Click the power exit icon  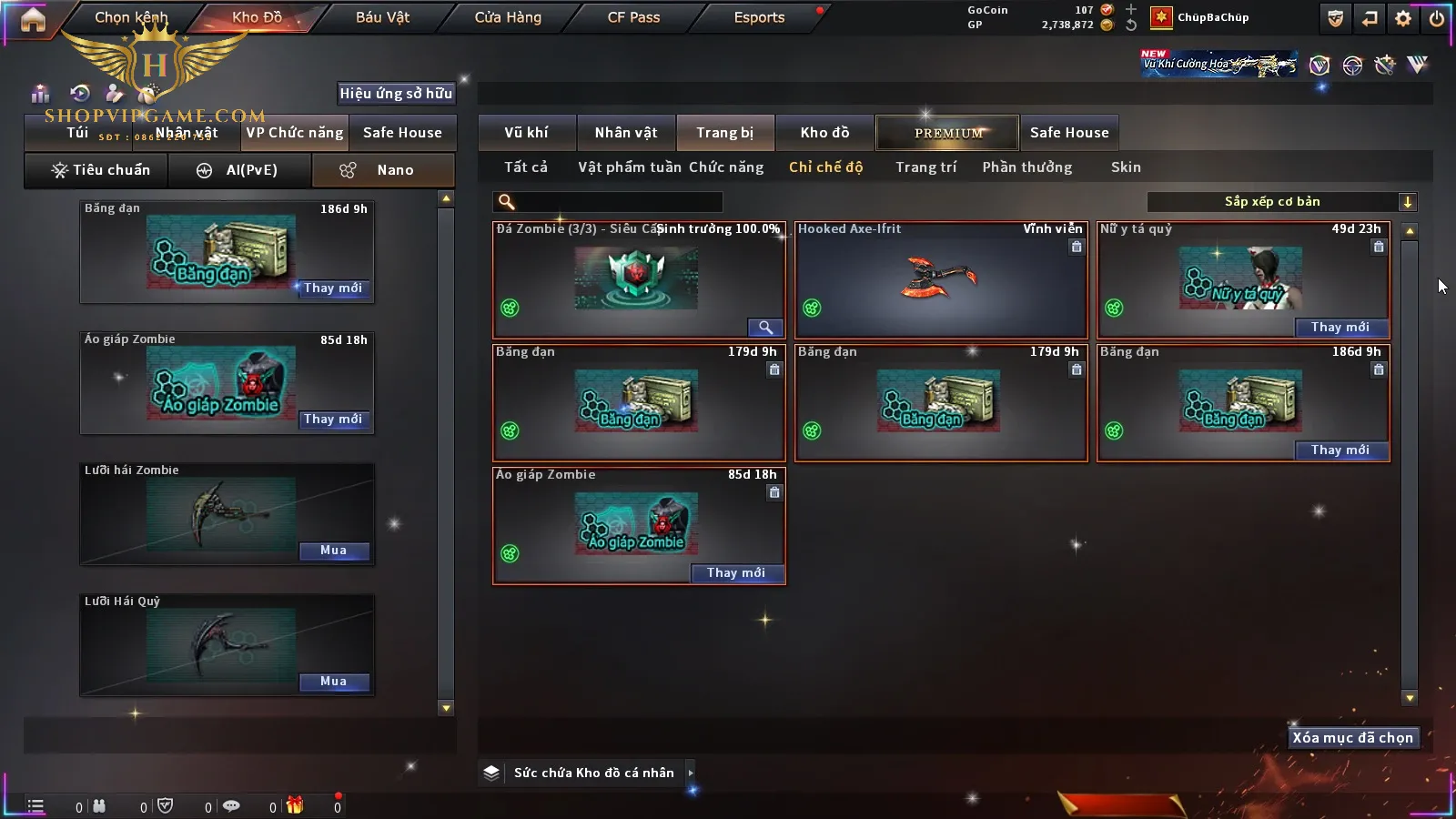(1437, 18)
